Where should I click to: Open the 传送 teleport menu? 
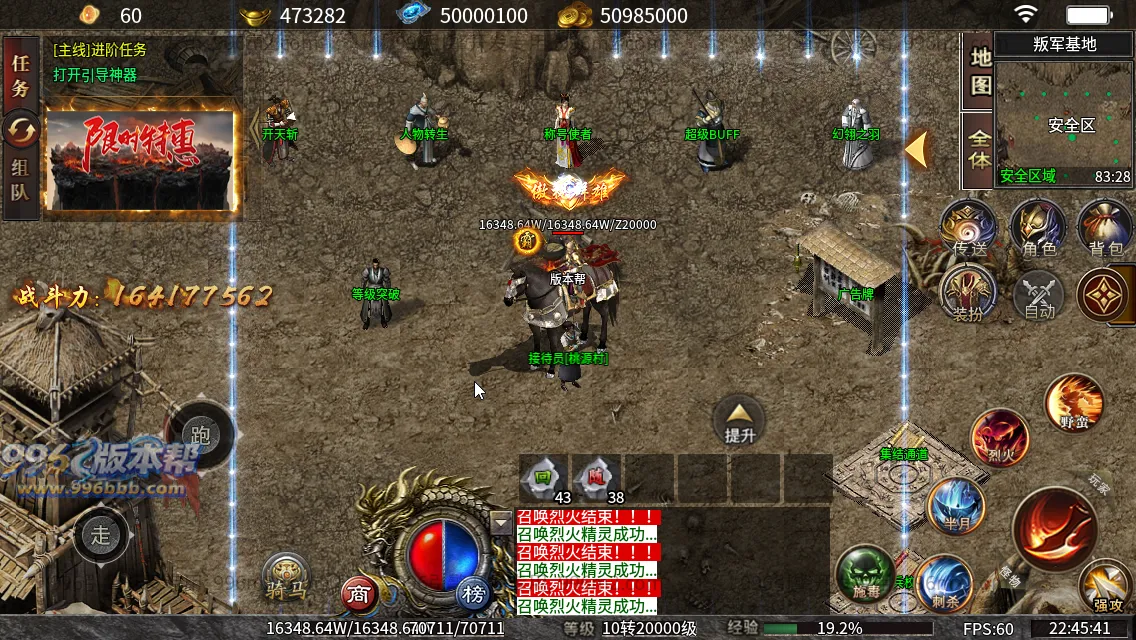point(968,228)
